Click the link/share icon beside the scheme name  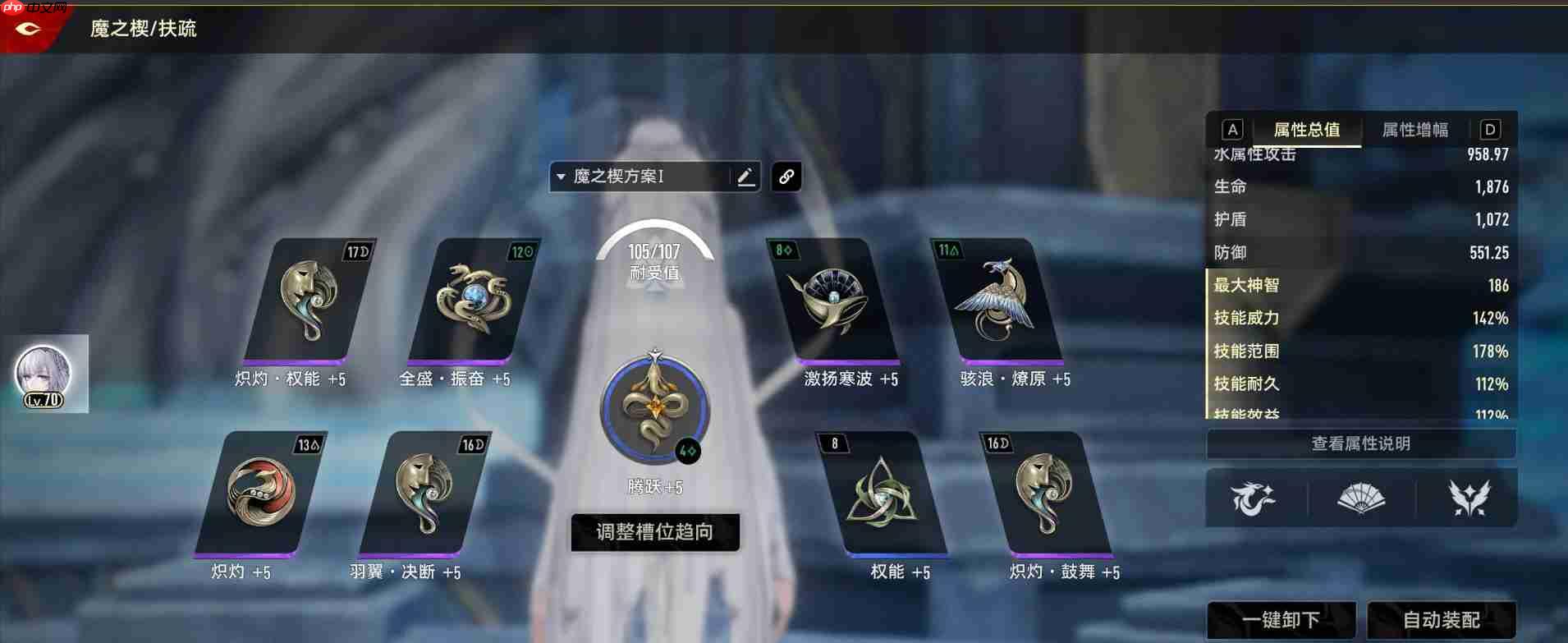786,177
